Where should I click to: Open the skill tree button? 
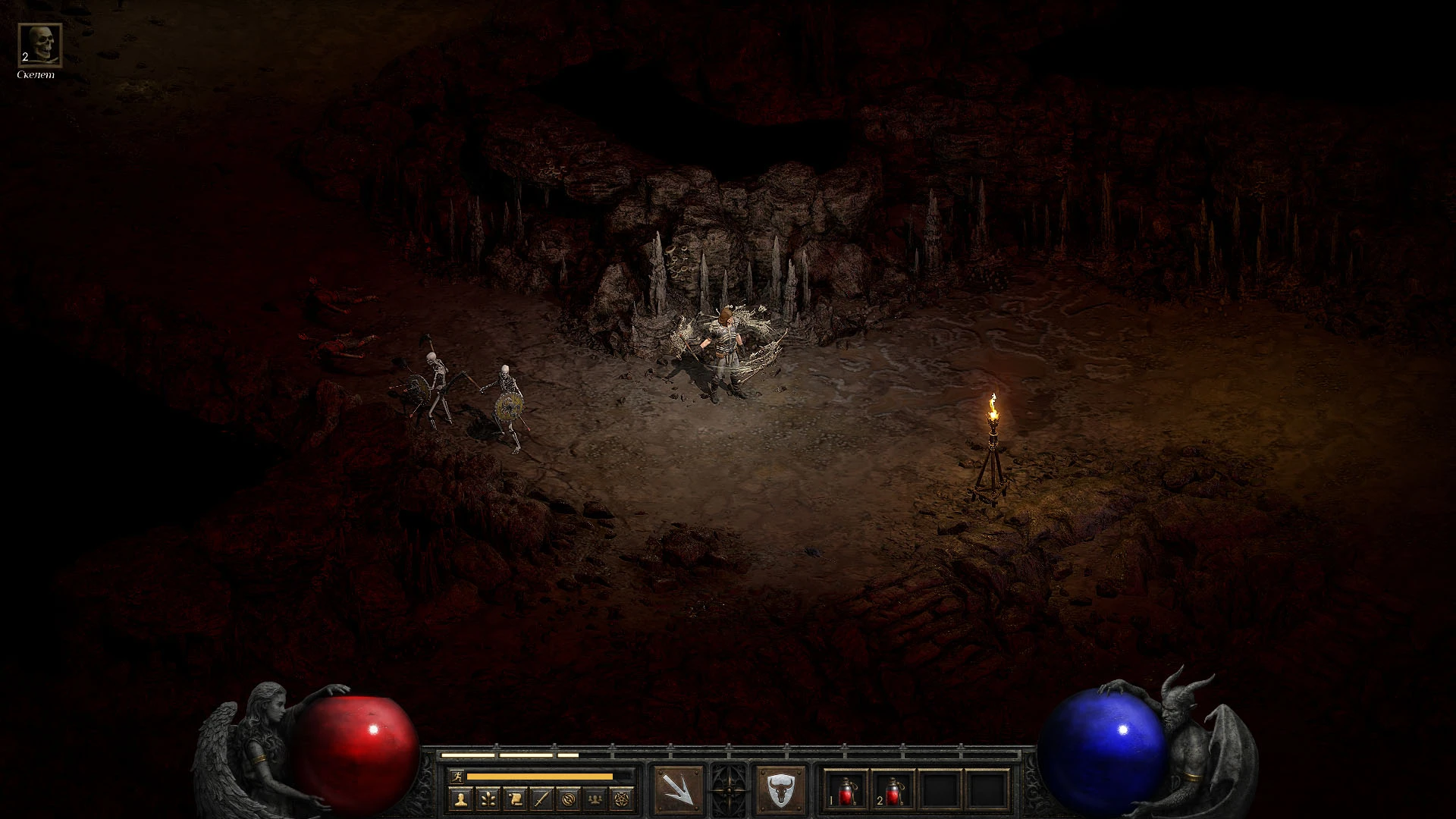click(x=487, y=798)
